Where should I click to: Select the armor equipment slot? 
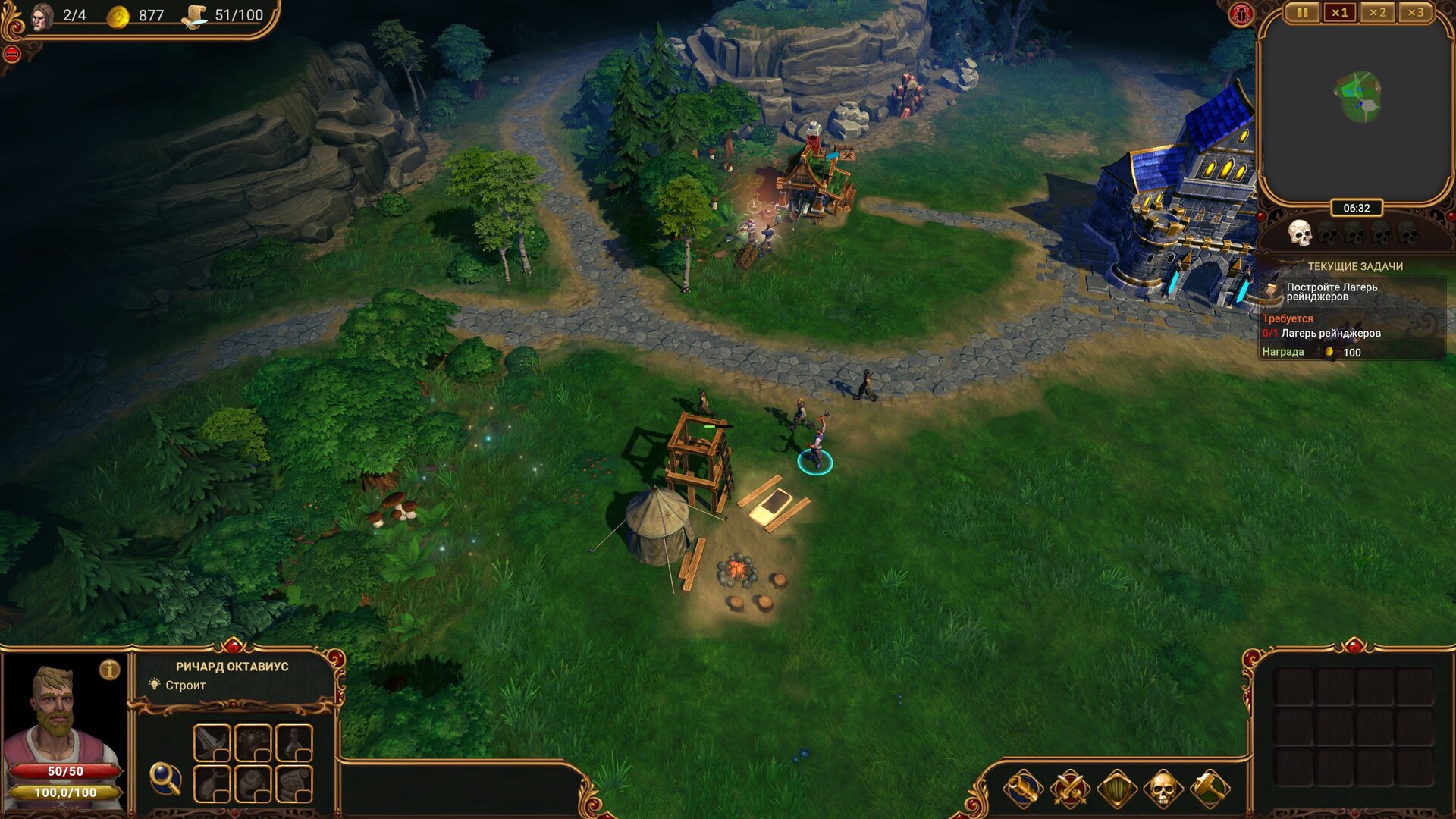point(253,742)
